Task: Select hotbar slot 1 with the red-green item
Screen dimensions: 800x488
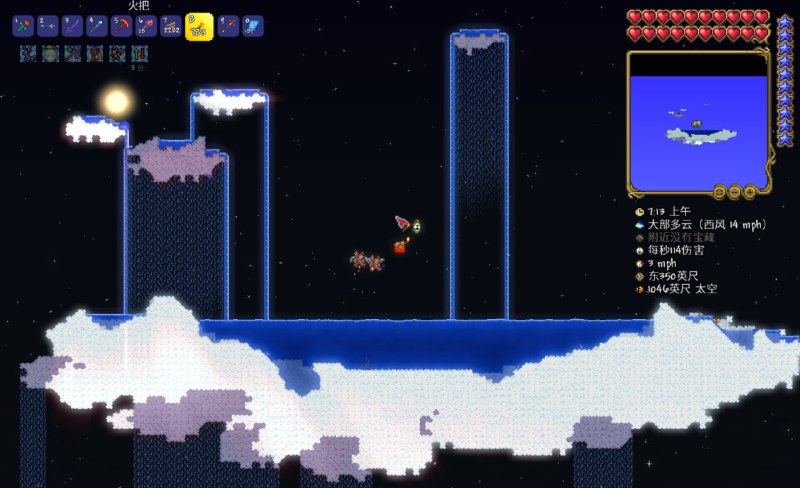Action: [x=22, y=26]
